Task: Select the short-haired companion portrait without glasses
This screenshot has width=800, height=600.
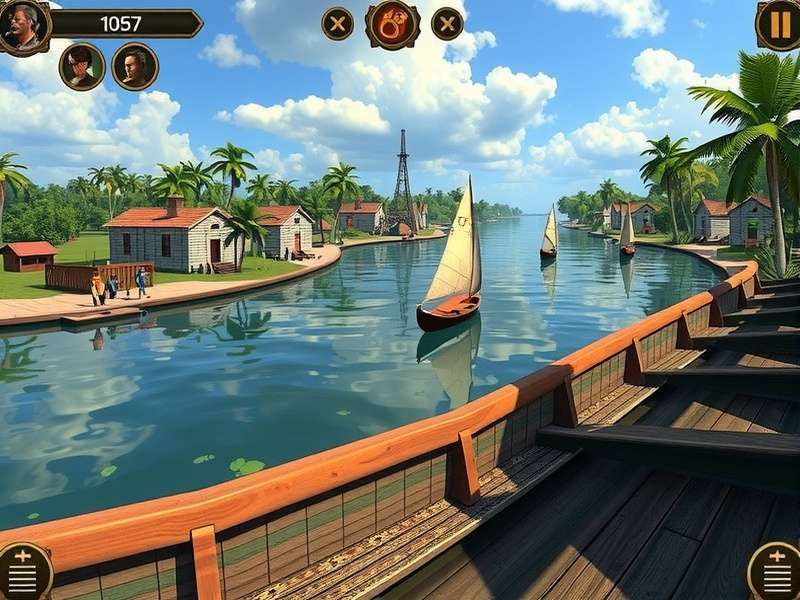Action: (x=135, y=67)
